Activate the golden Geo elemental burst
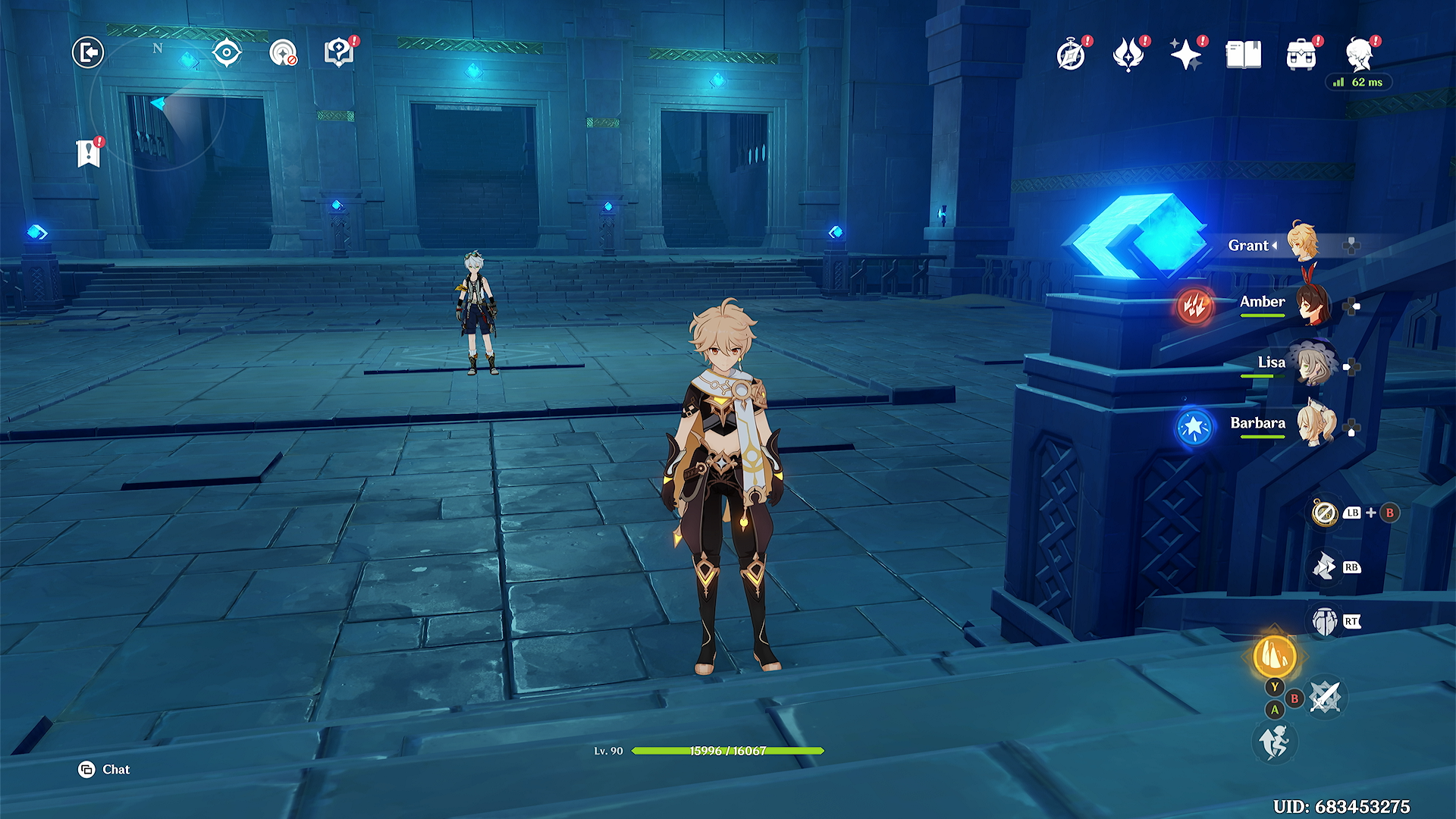The width and height of the screenshot is (1456, 819). pyautogui.click(x=1275, y=655)
